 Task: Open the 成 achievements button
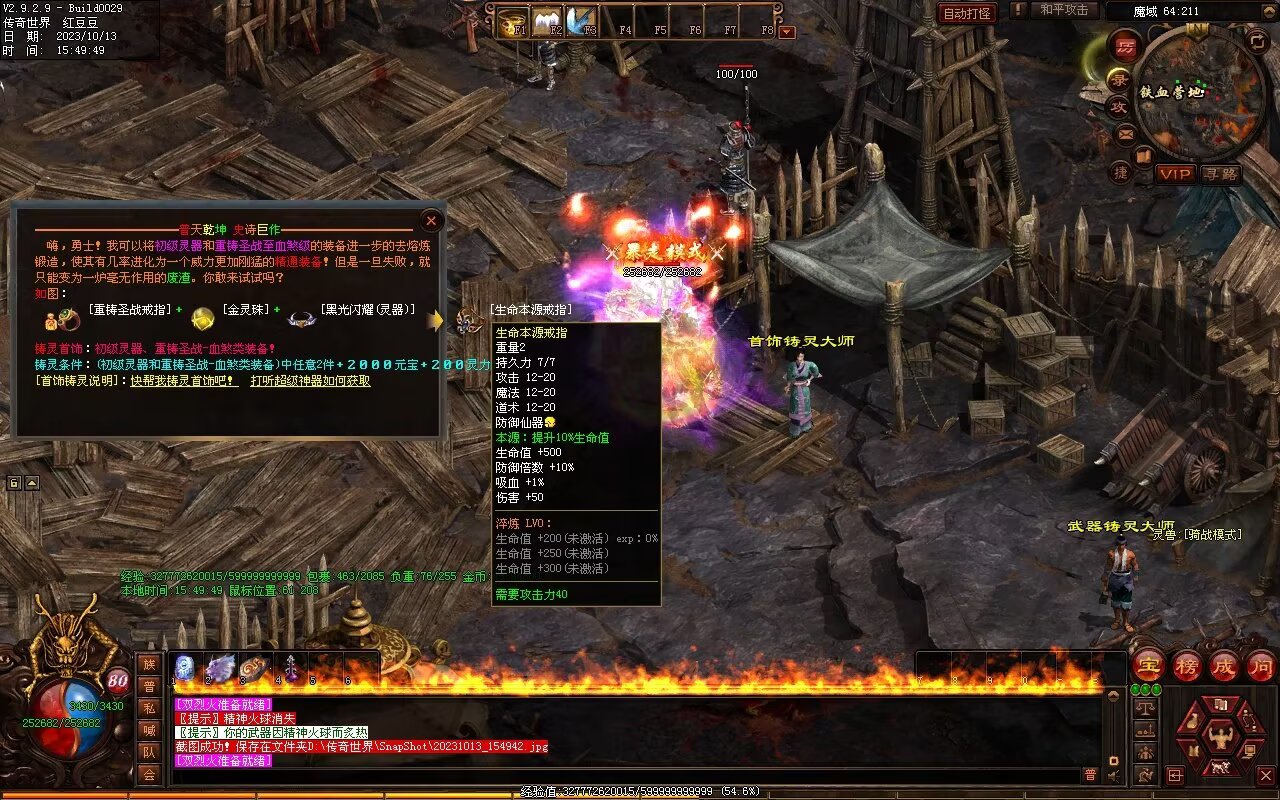[1223, 666]
